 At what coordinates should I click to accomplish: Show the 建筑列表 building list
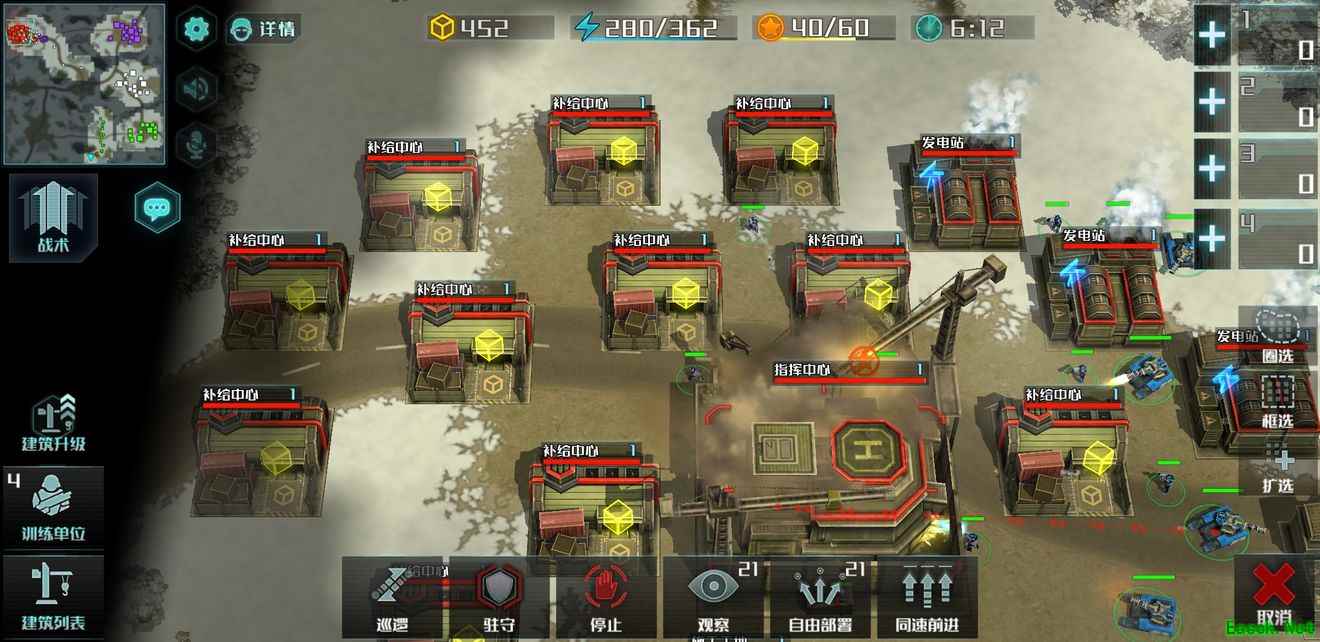pyautogui.click(x=54, y=597)
